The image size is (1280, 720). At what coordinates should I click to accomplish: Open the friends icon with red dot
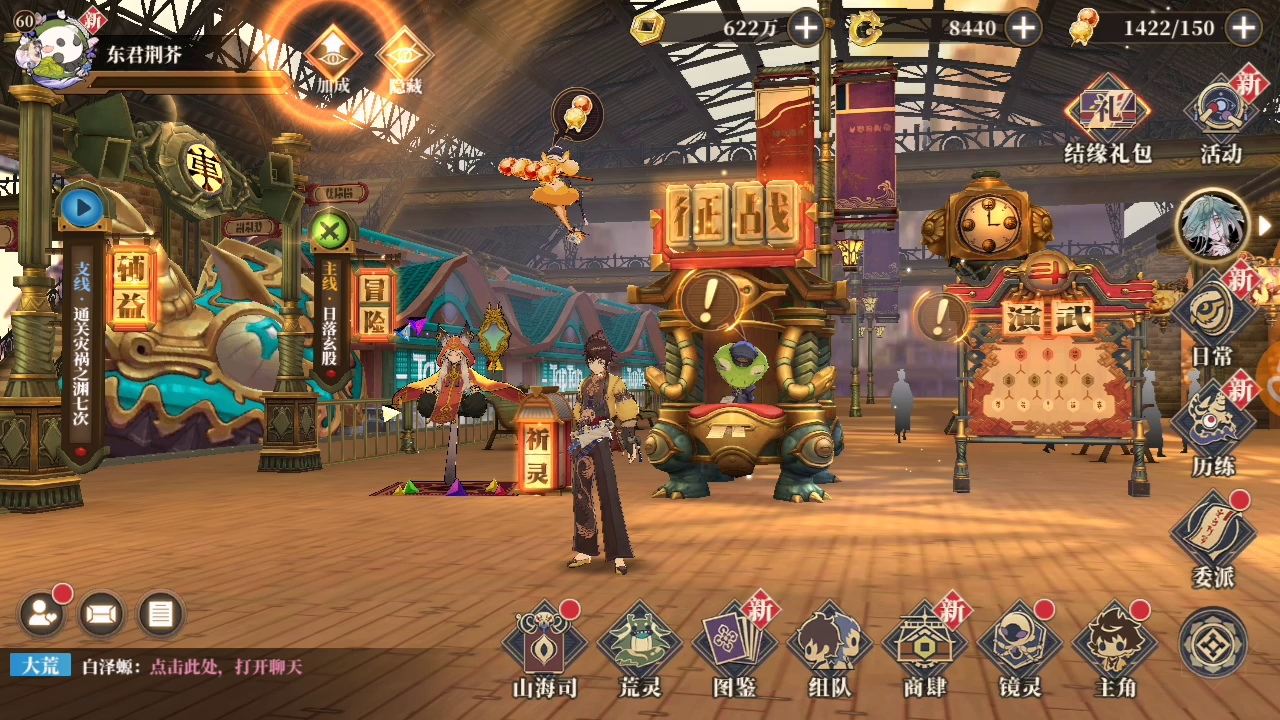[42, 614]
